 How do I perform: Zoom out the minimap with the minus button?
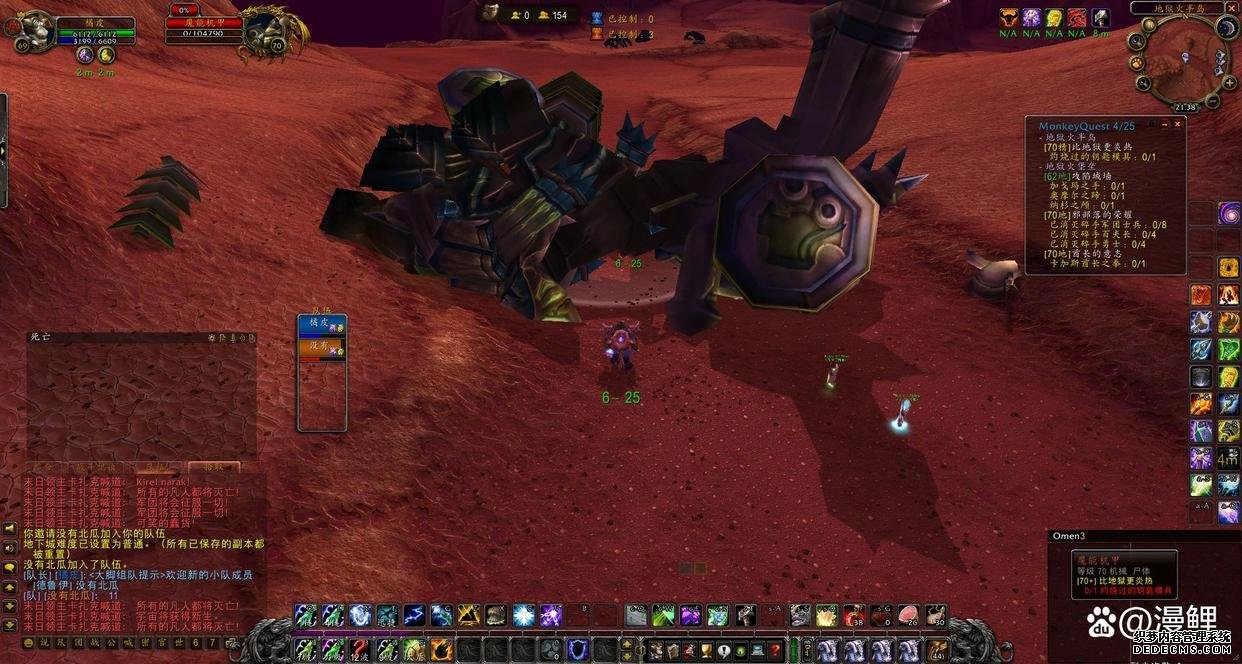[x=1211, y=101]
